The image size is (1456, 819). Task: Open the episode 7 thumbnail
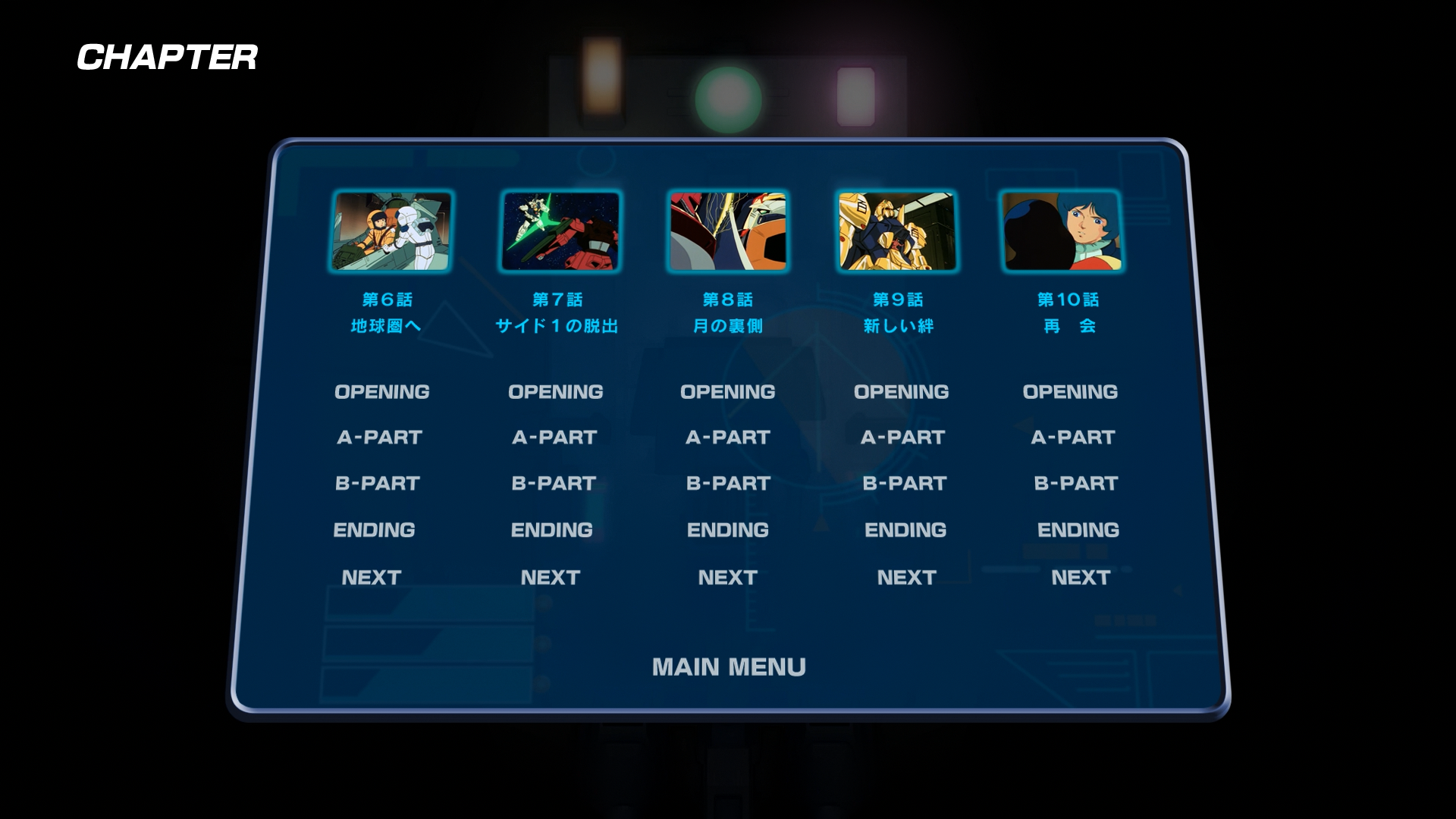click(560, 231)
